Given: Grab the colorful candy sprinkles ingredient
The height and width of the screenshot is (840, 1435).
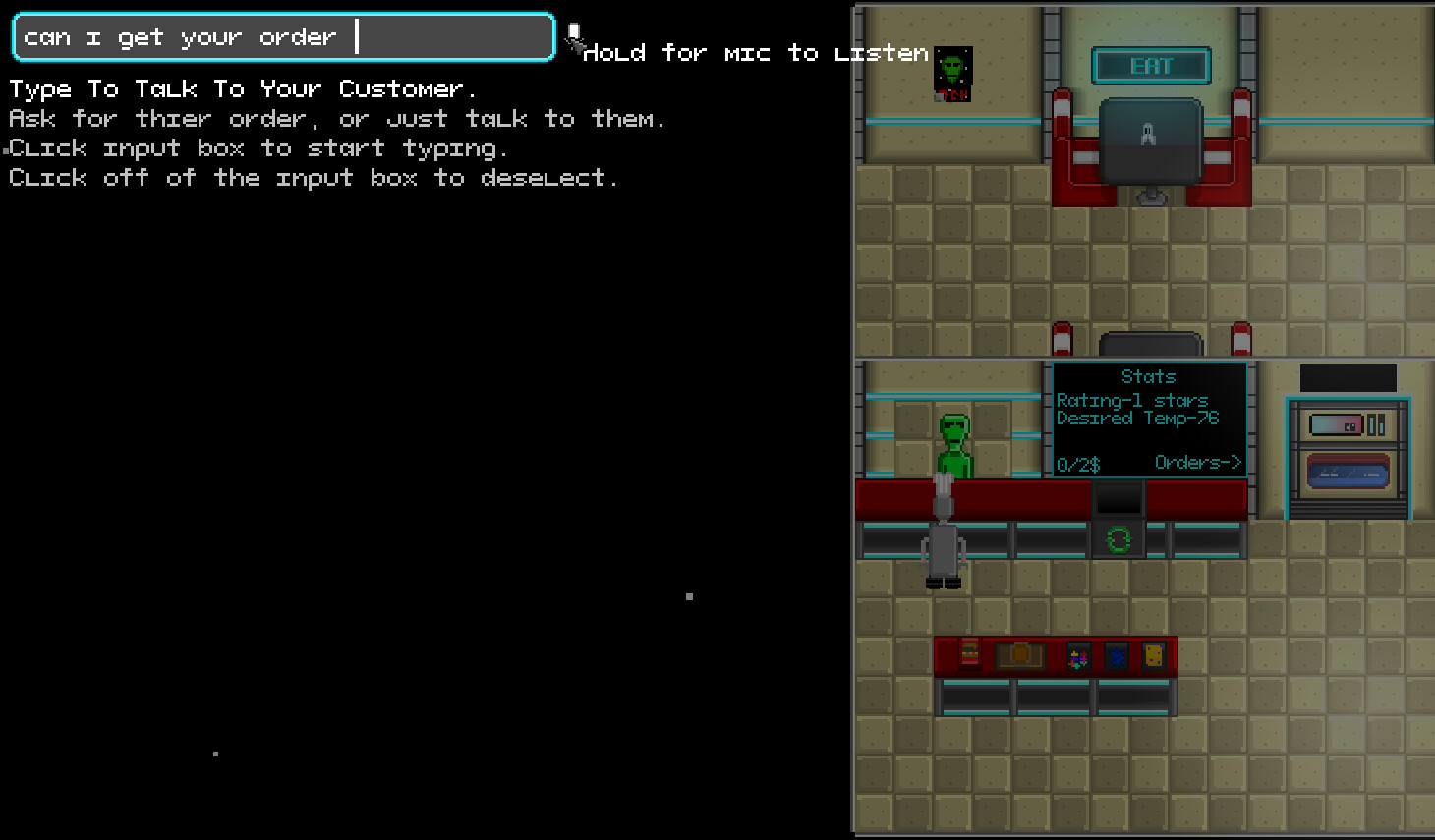Looking at the screenshot, I should pyautogui.click(x=1077, y=655).
